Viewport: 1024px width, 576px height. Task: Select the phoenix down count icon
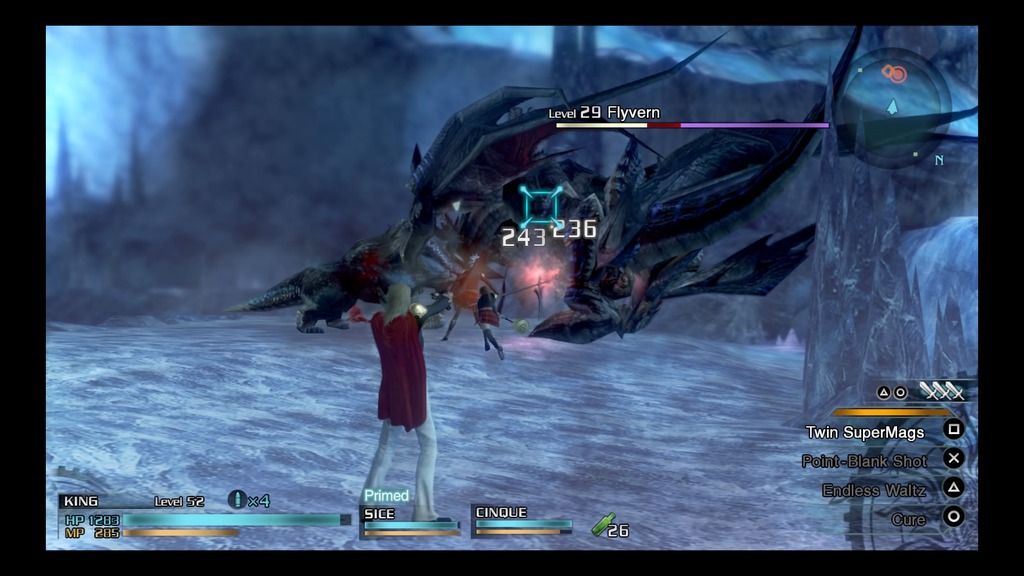(x=238, y=499)
